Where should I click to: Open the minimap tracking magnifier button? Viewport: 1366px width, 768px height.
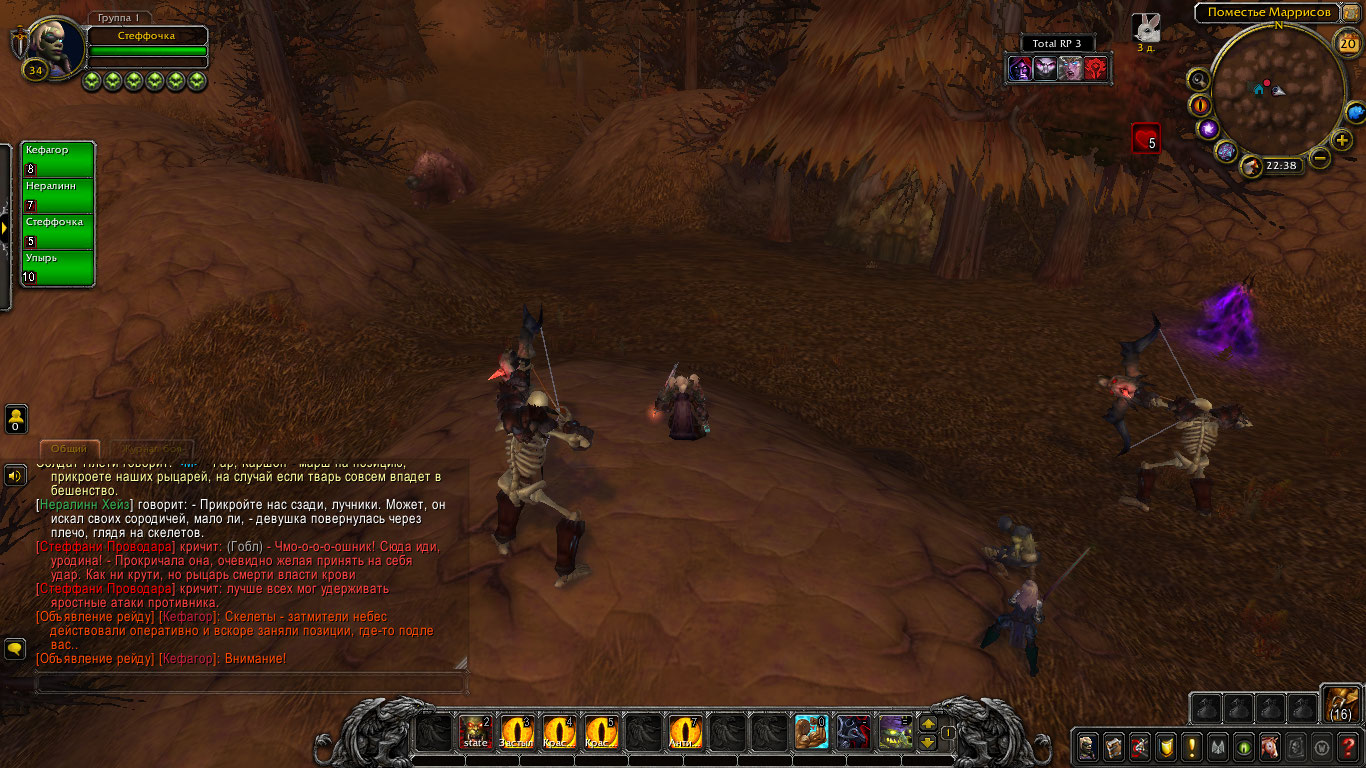(x=1198, y=79)
